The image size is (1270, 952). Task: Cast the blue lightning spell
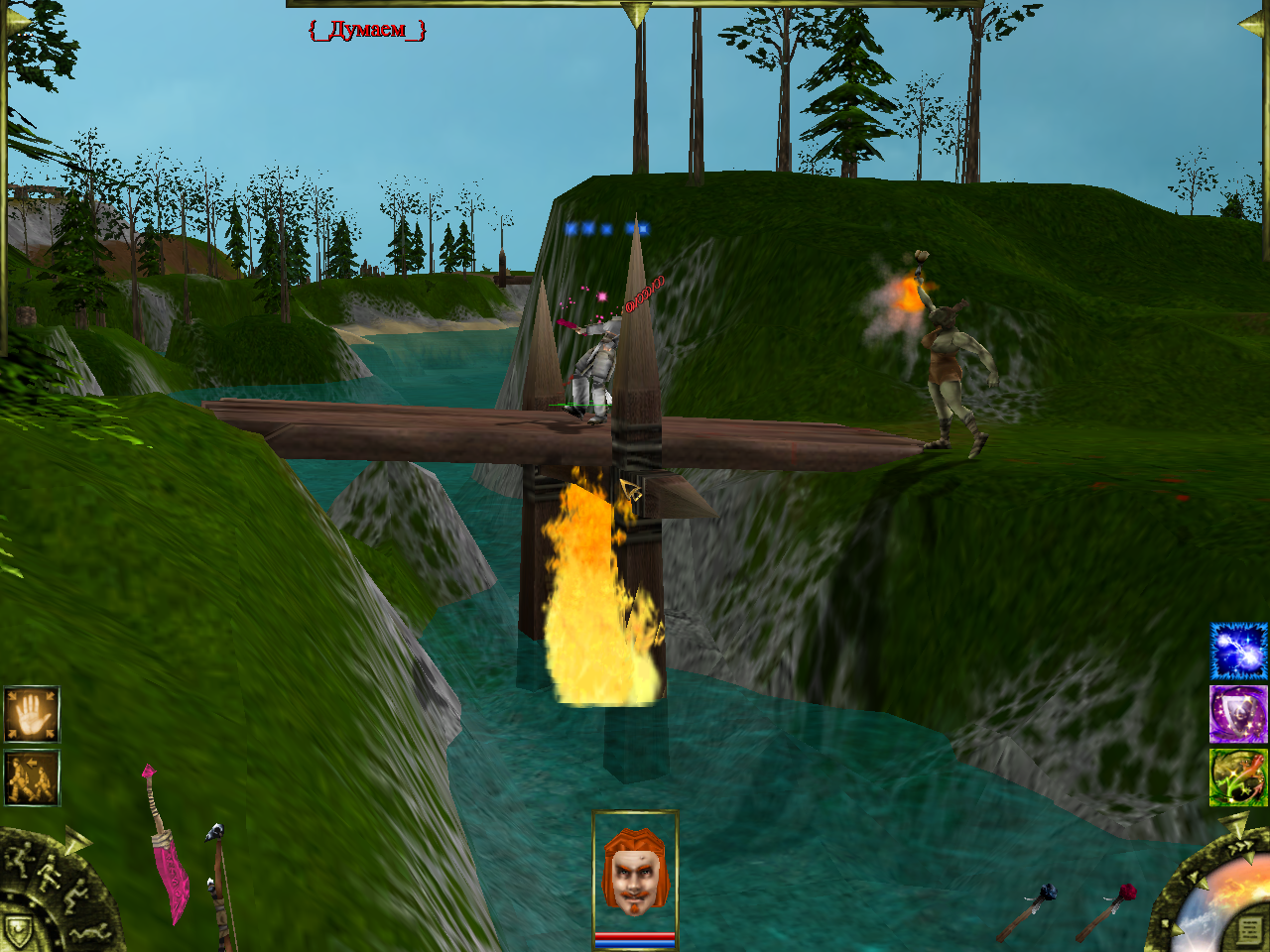[1238, 652]
